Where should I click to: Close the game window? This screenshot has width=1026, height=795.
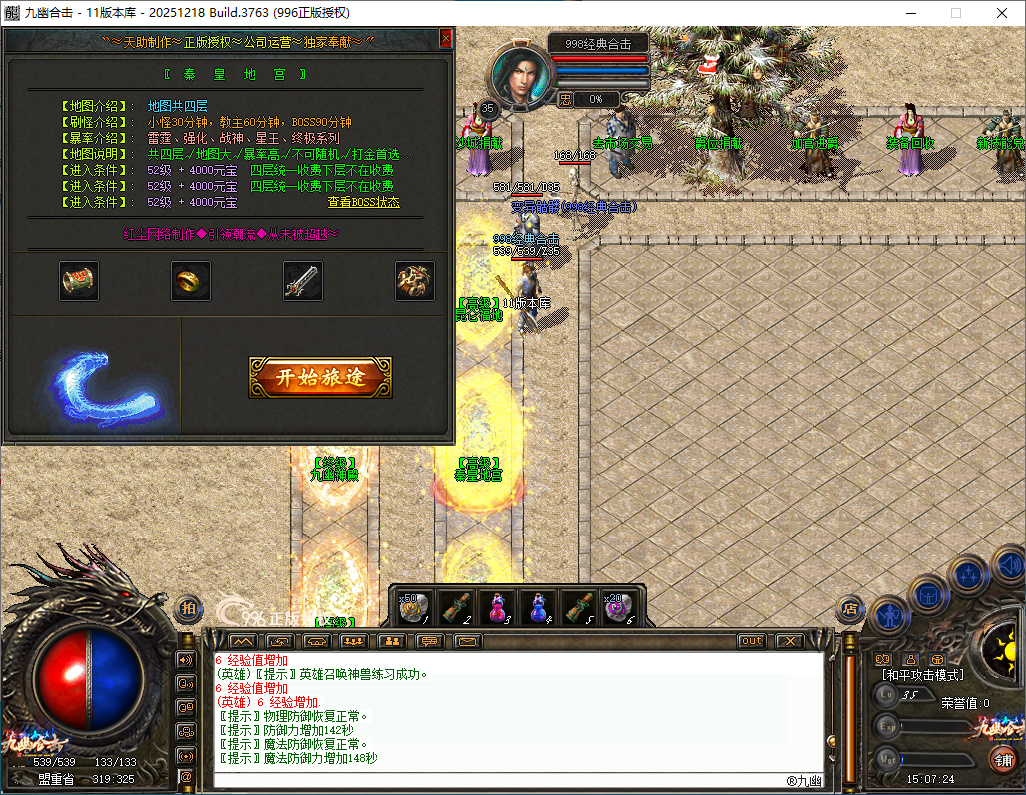point(1002,13)
